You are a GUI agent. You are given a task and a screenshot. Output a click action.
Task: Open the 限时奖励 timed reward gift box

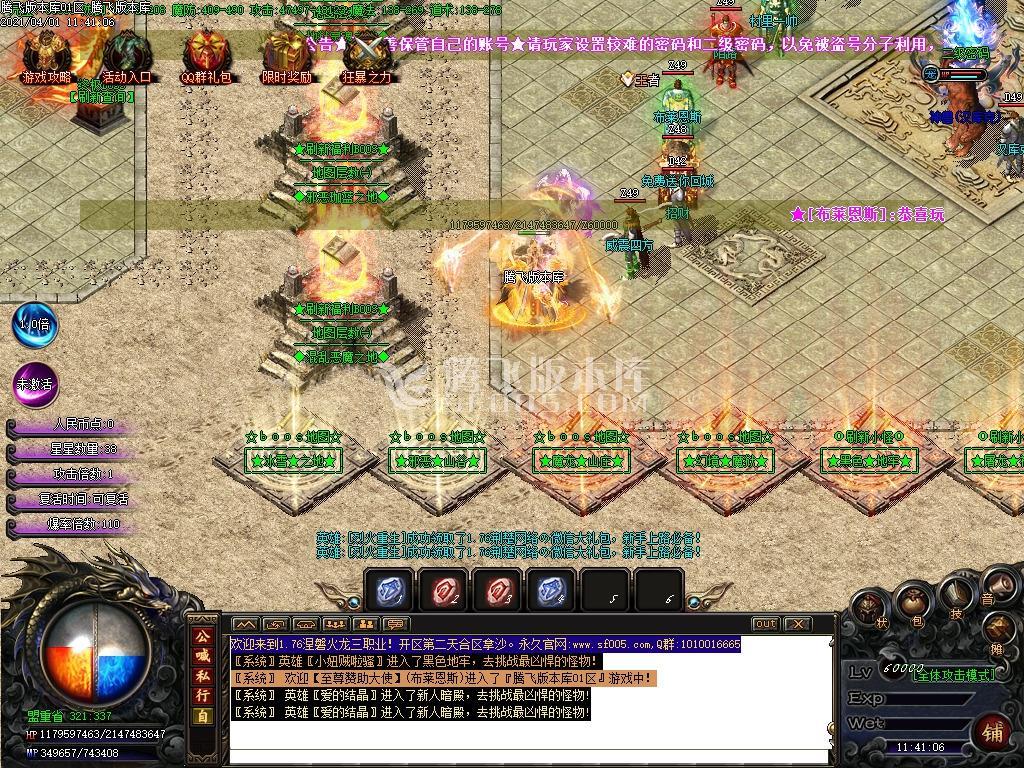(x=286, y=52)
